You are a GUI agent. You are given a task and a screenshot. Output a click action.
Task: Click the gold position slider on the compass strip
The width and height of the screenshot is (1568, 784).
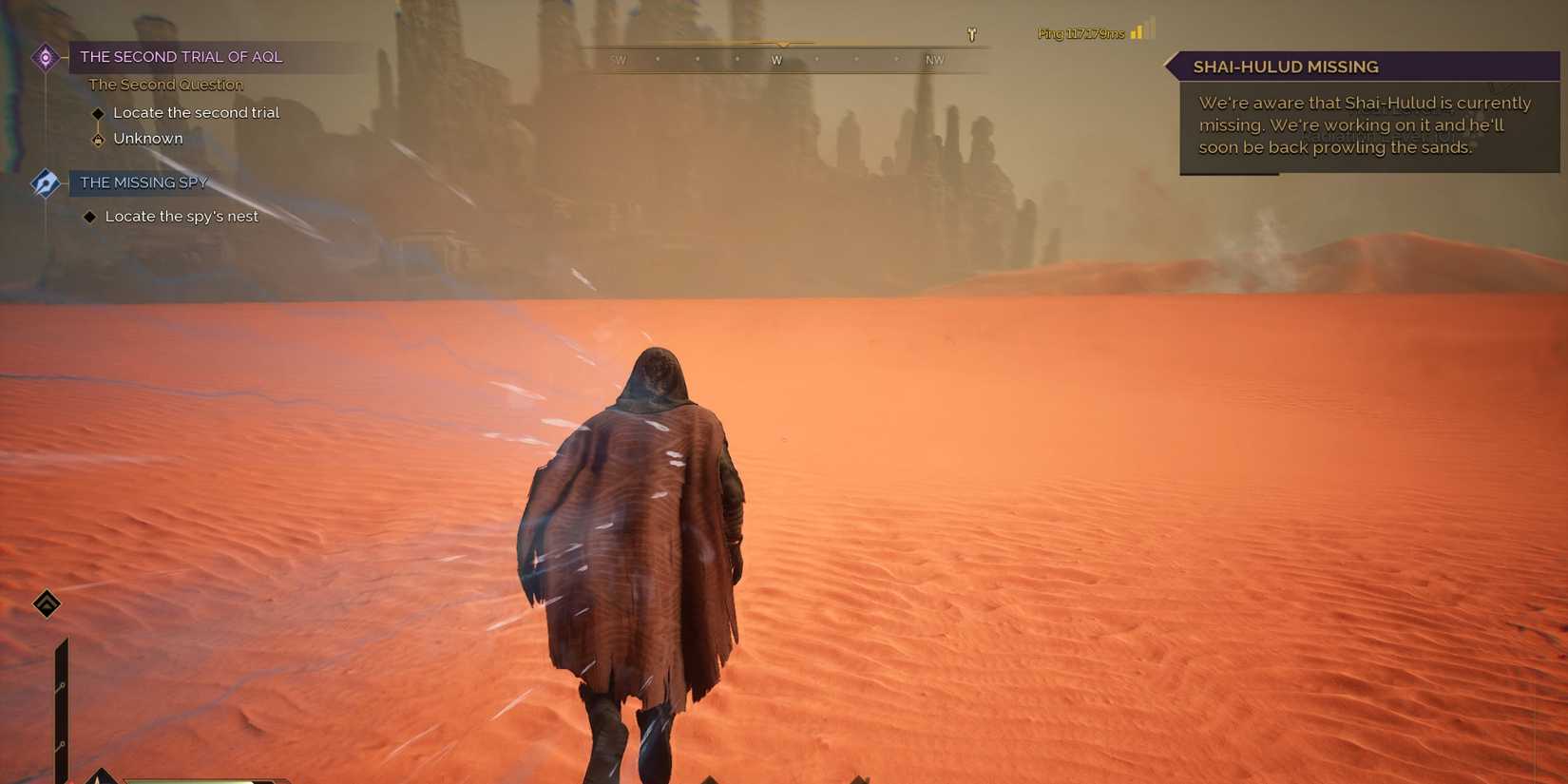click(x=783, y=43)
